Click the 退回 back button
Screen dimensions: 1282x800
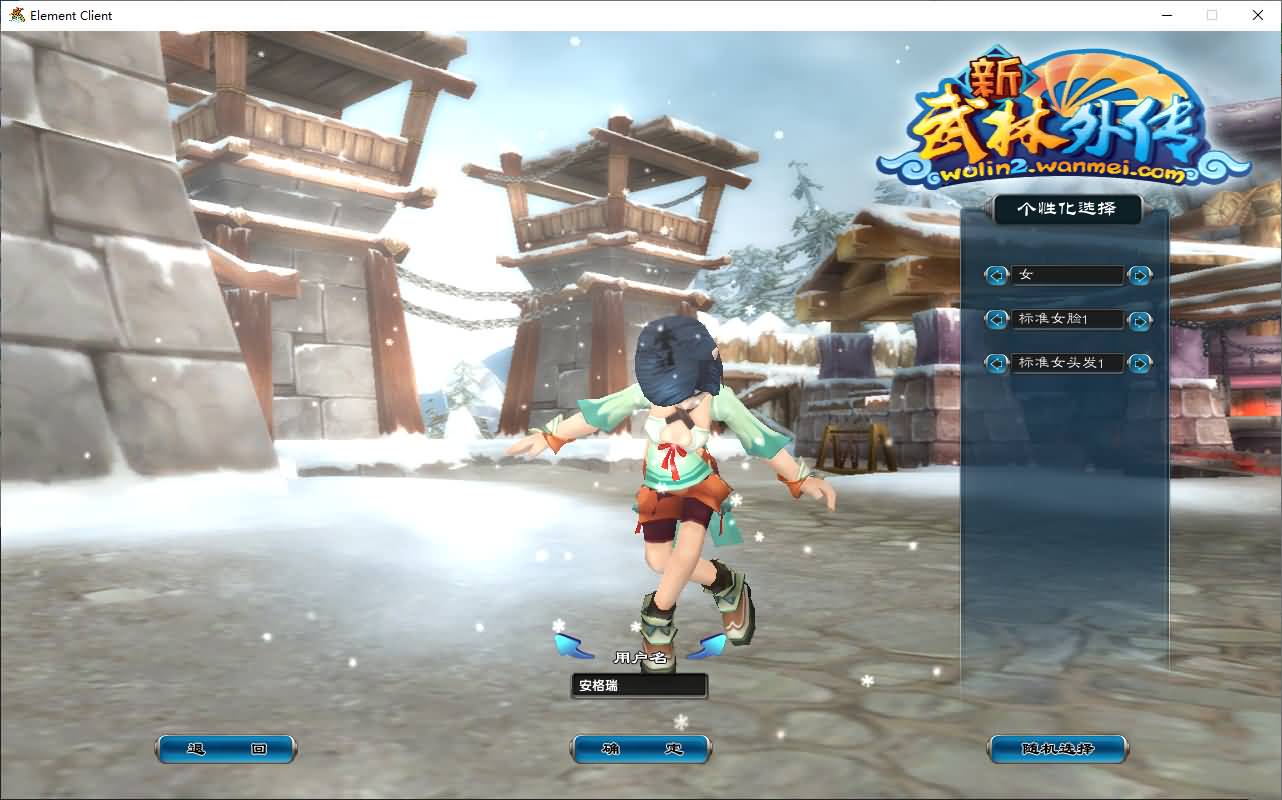(x=225, y=748)
